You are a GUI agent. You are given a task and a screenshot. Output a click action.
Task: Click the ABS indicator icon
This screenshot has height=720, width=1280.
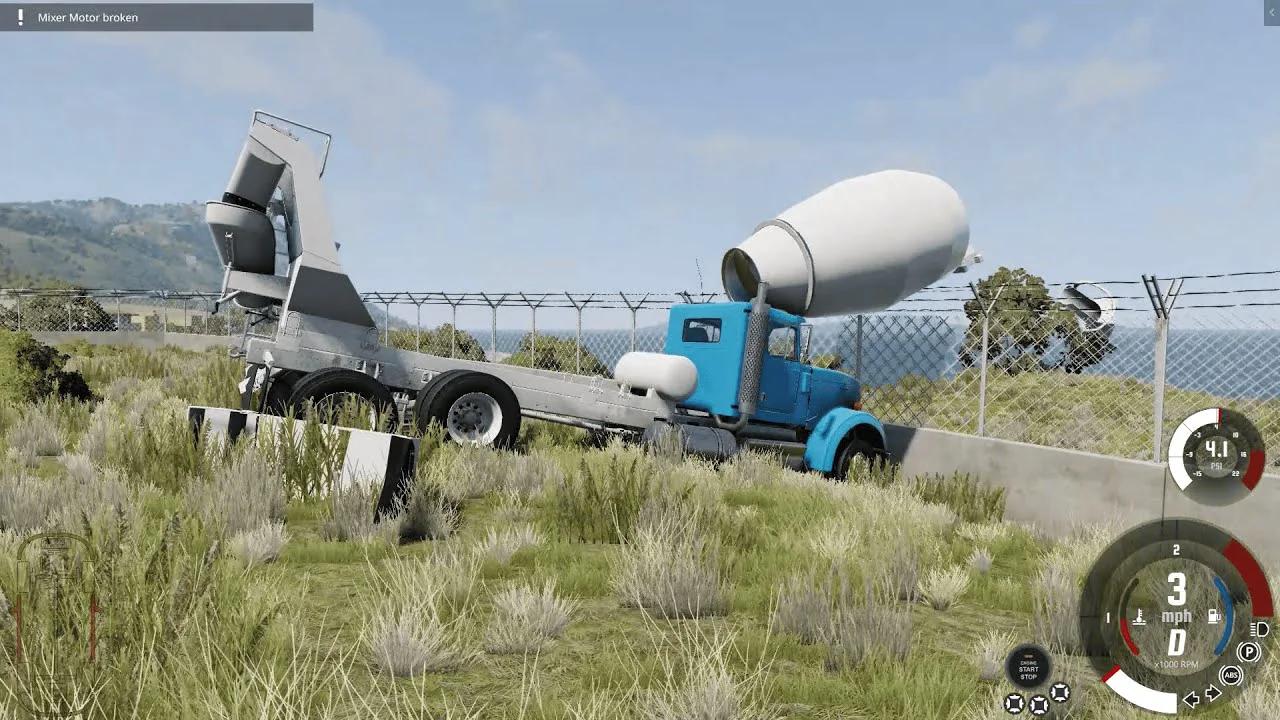point(1231,675)
